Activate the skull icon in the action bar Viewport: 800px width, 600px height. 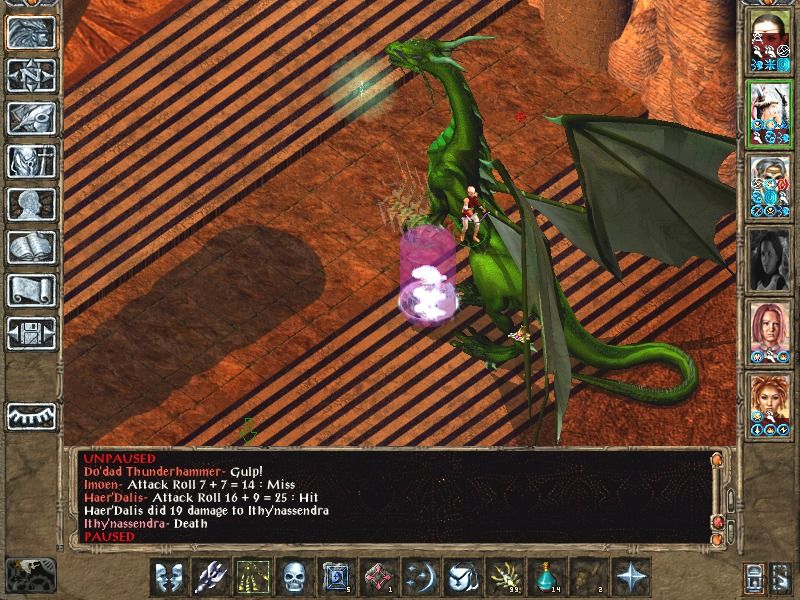[x=294, y=576]
